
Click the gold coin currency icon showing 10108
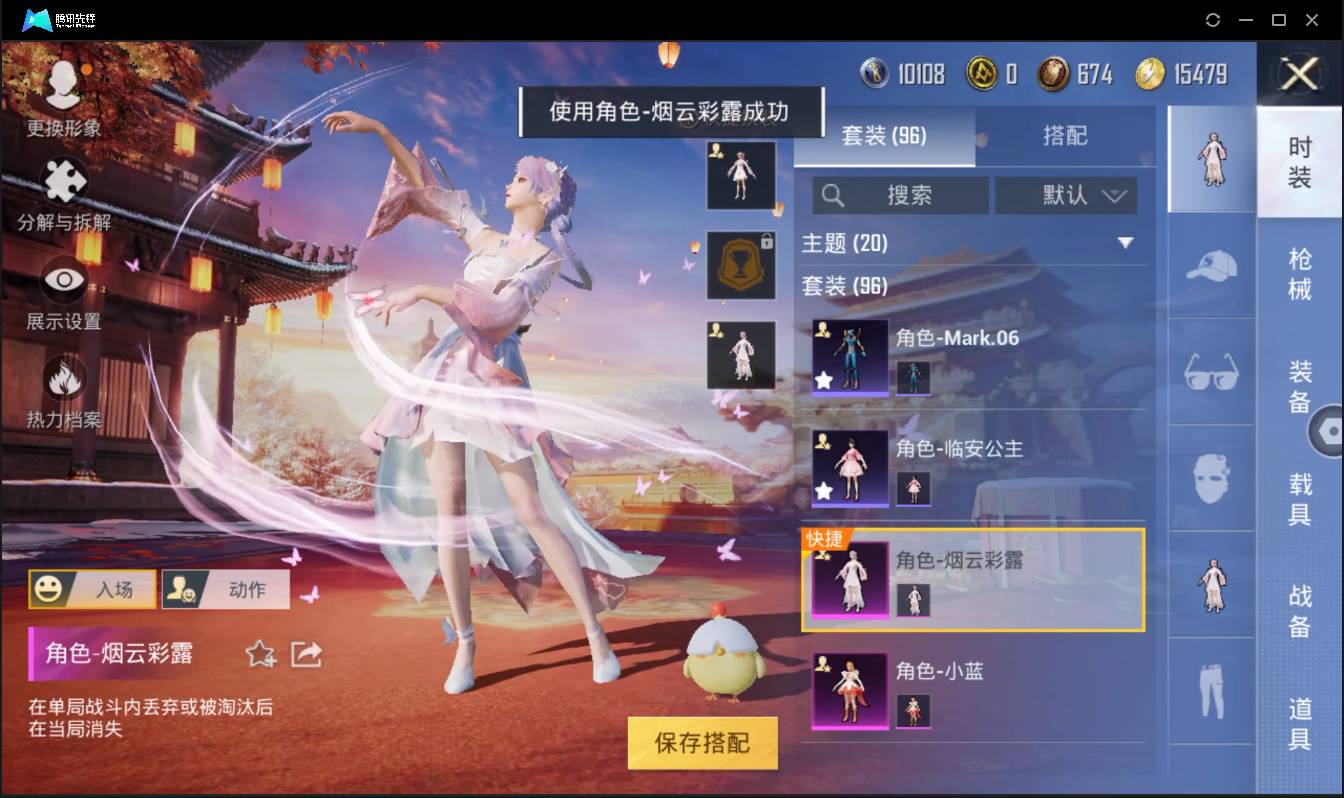coord(872,73)
